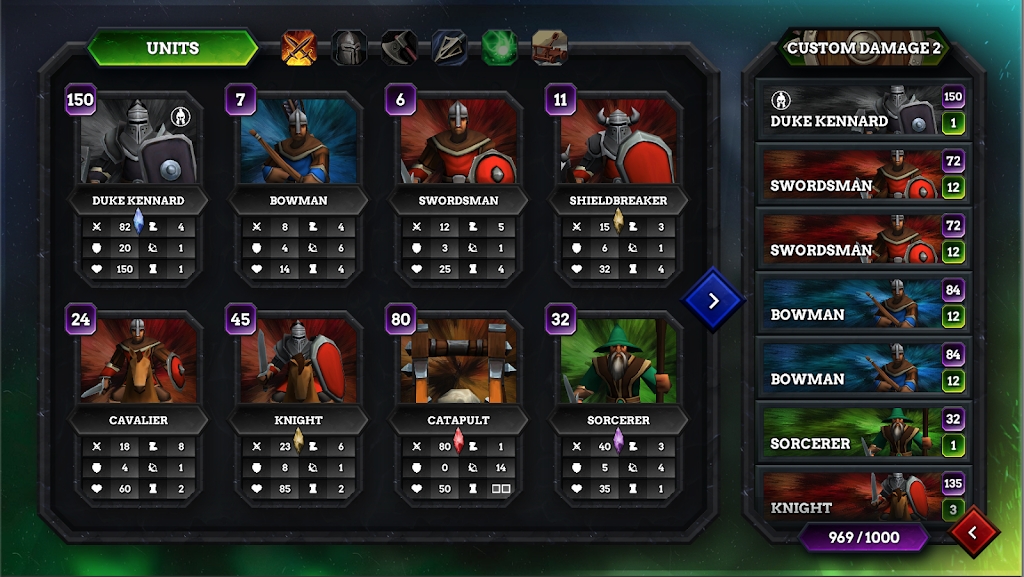Viewport: 1024px width, 577px height.
Task: Click the Custom Damage 2 army title
Action: (864, 47)
